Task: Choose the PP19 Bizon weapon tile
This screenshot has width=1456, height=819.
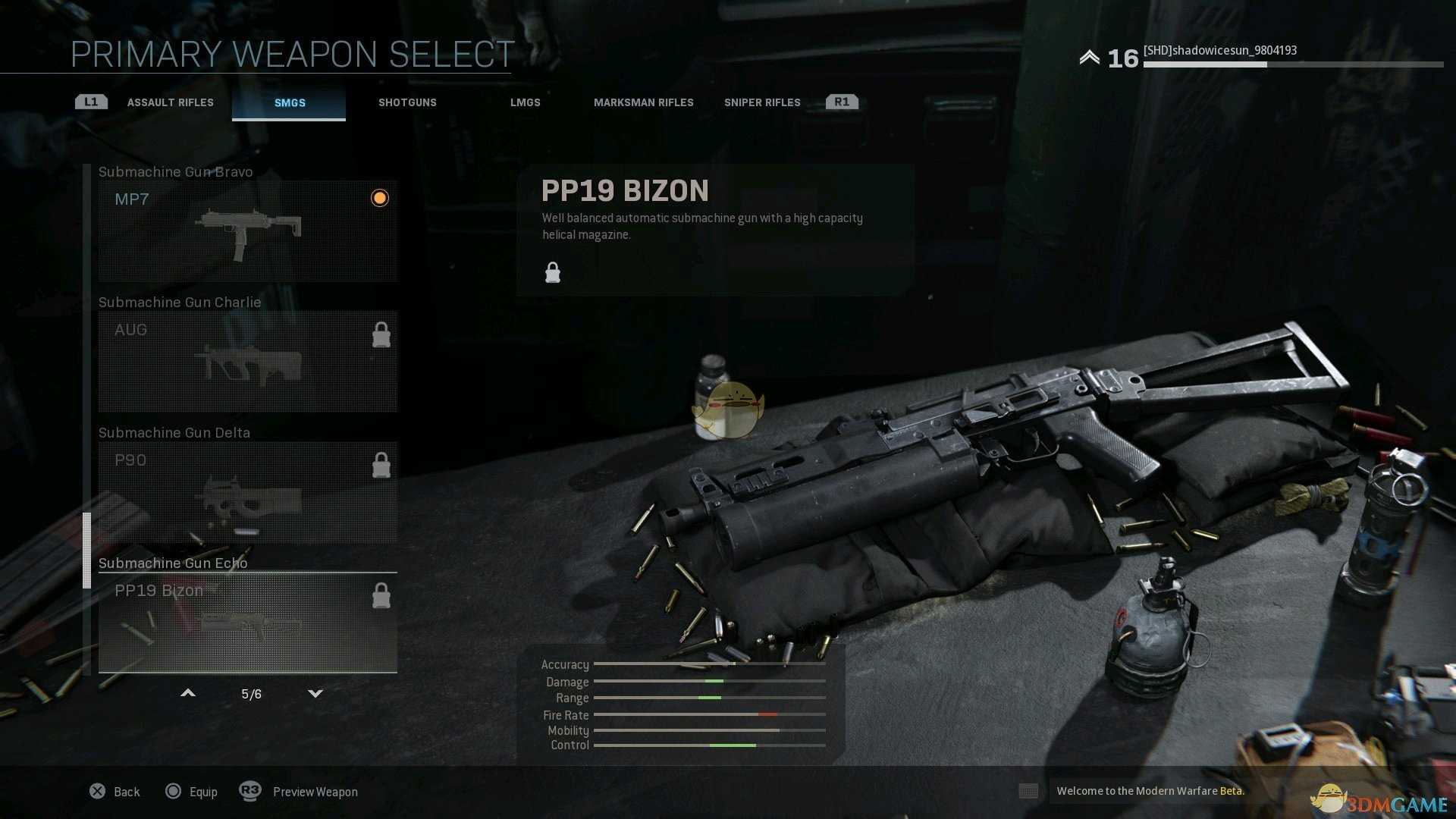Action: coord(247,622)
